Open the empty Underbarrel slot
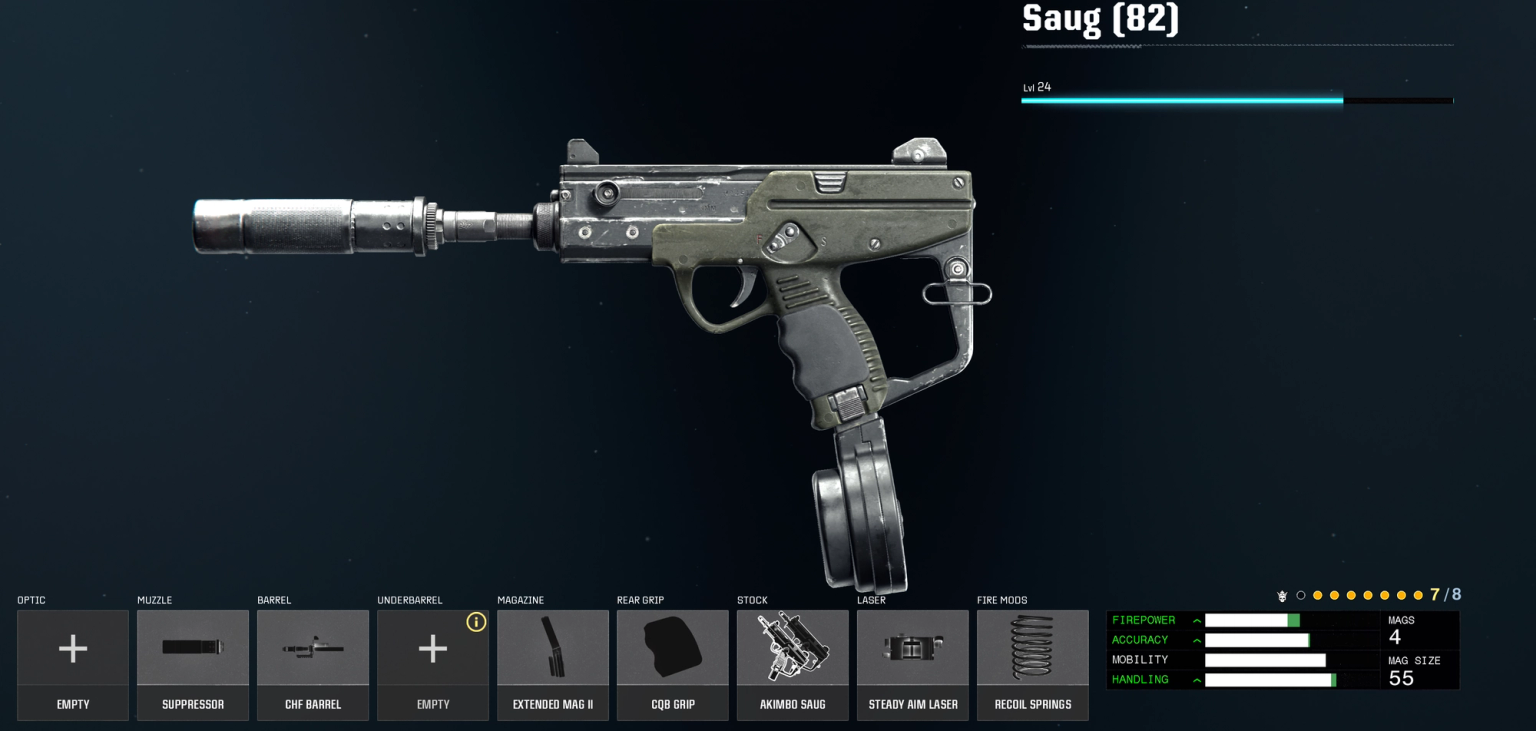 pyautogui.click(x=432, y=665)
